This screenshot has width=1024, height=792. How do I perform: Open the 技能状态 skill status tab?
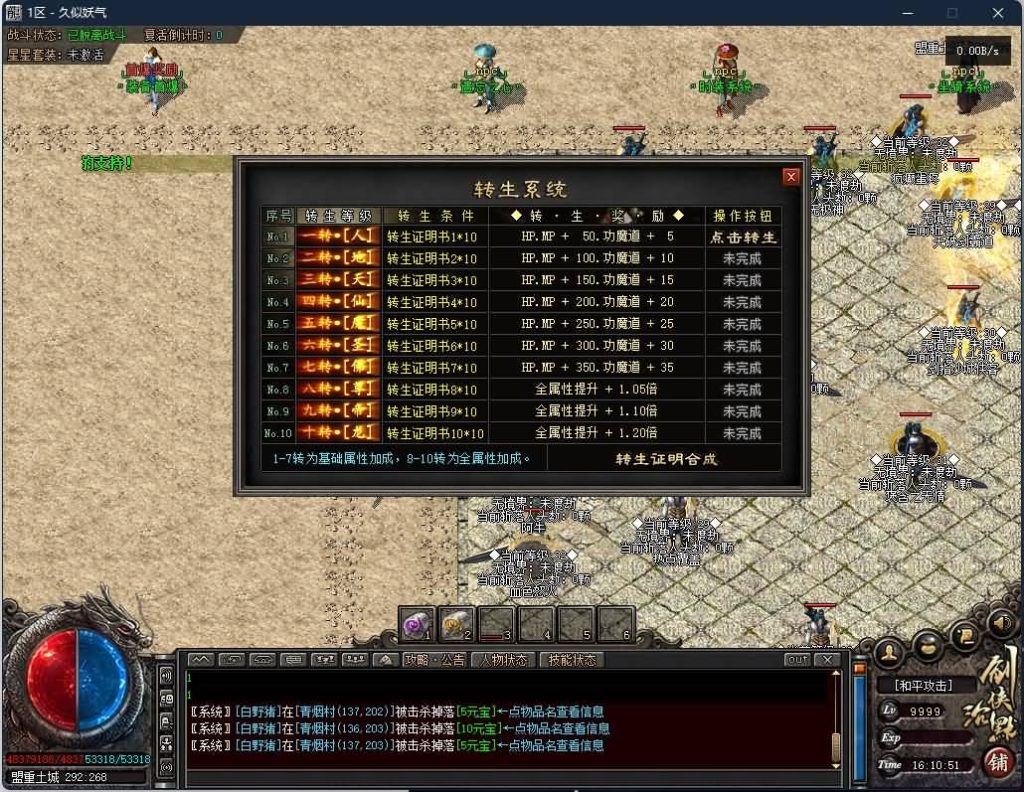coord(571,660)
